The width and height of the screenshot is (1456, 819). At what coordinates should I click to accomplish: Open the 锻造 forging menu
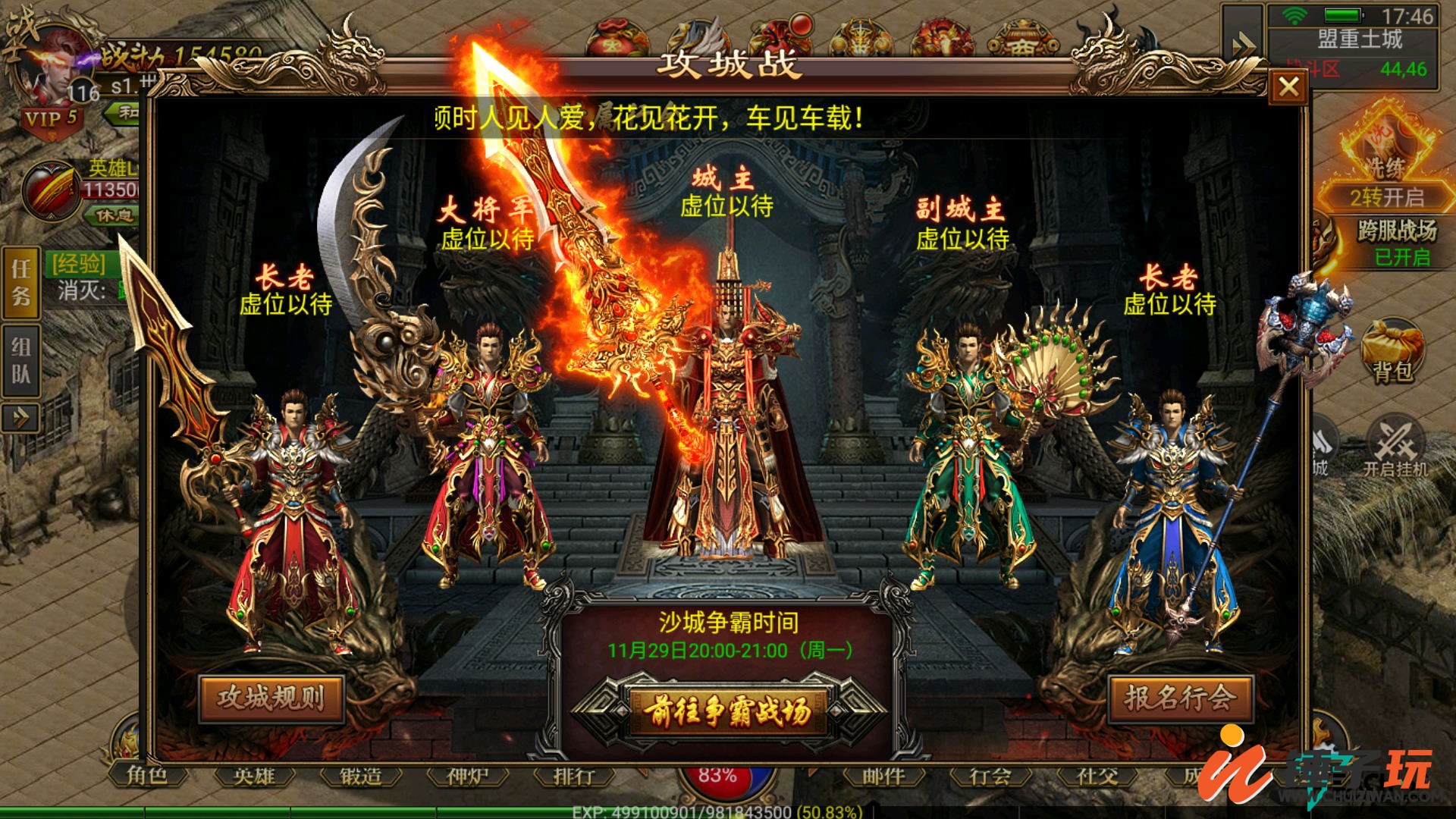click(361, 776)
